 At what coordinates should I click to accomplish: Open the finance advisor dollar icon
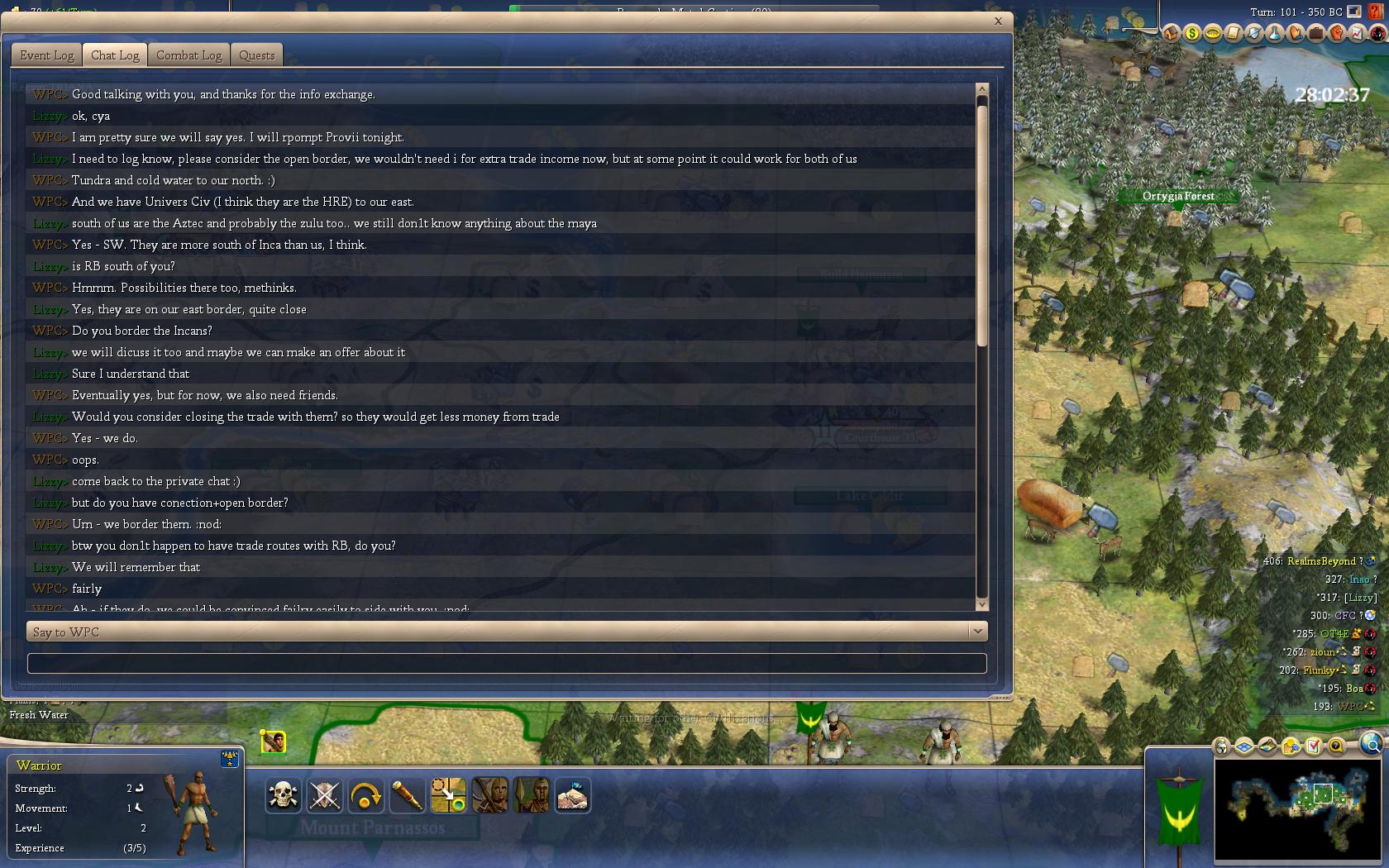[1191, 33]
